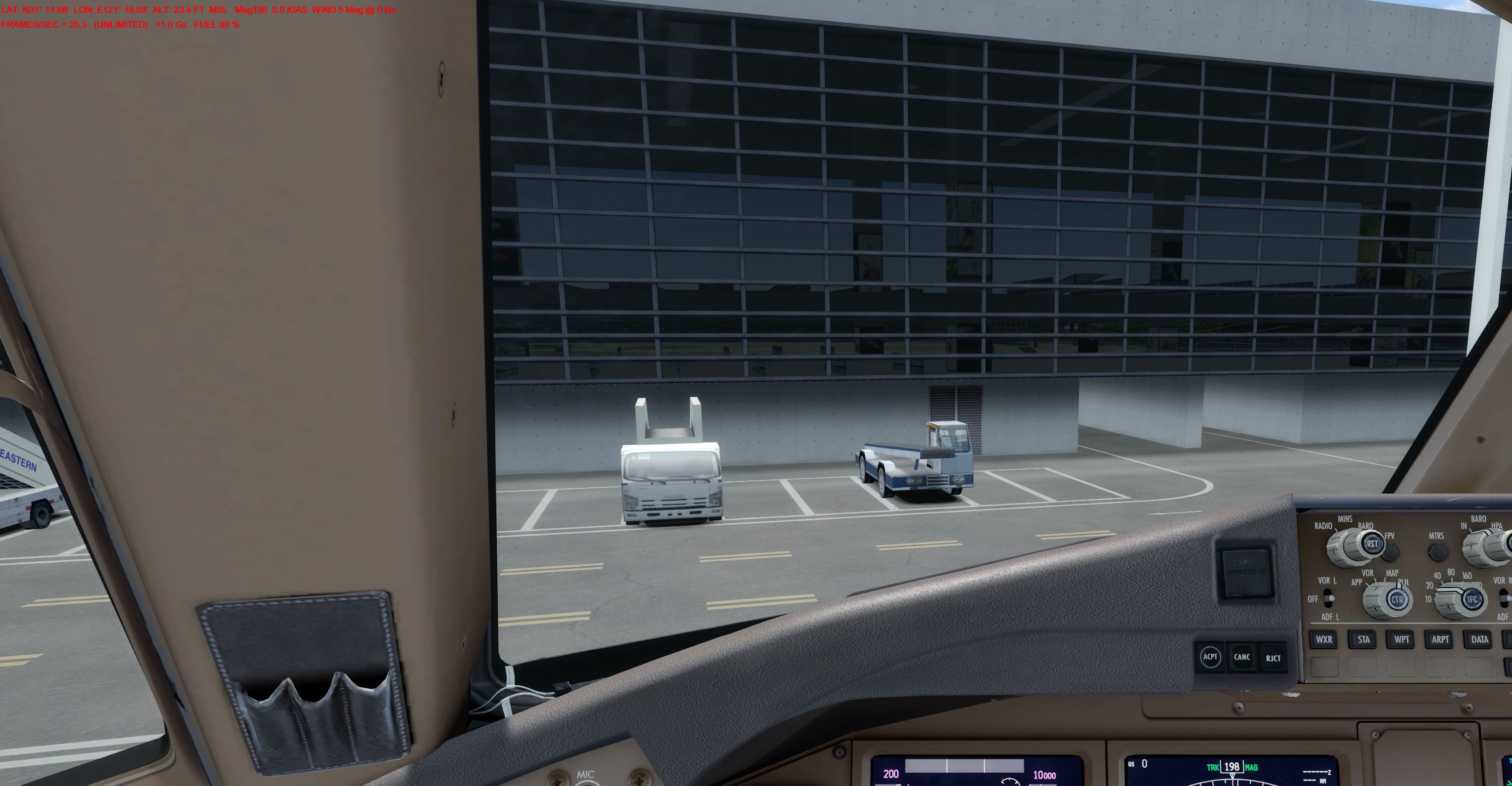Click the RST minimums reset button
This screenshot has height=786, width=1512.
point(1371,544)
